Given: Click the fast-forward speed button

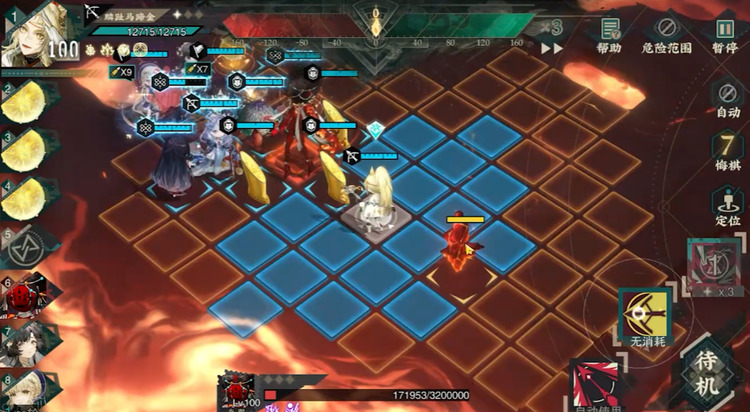Looking at the screenshot, I should coord(552,47).
